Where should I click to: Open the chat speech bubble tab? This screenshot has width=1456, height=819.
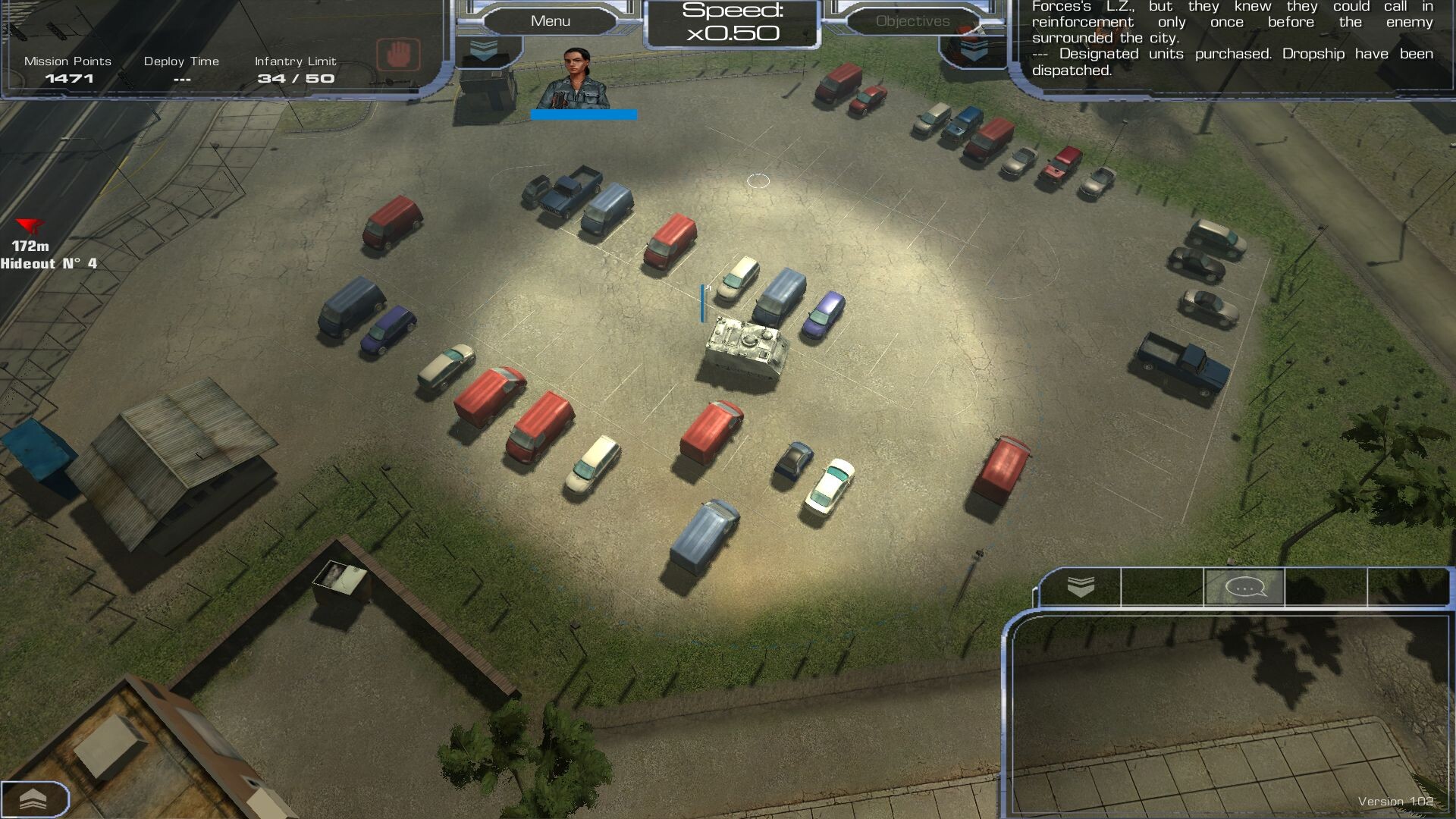click(1244, 588)
